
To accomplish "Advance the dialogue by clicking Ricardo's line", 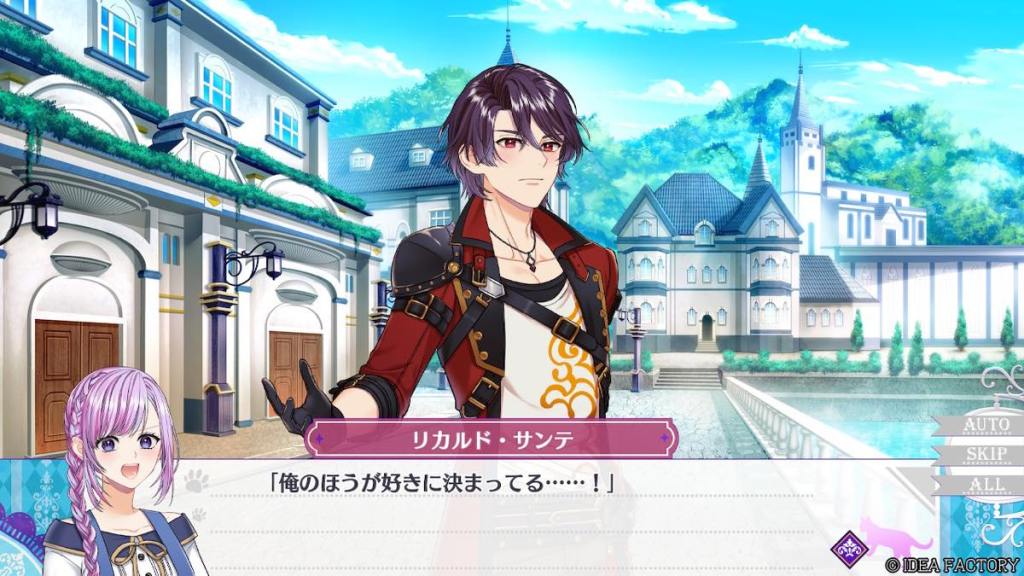I will pyautogui.click(x=440, y=483).
